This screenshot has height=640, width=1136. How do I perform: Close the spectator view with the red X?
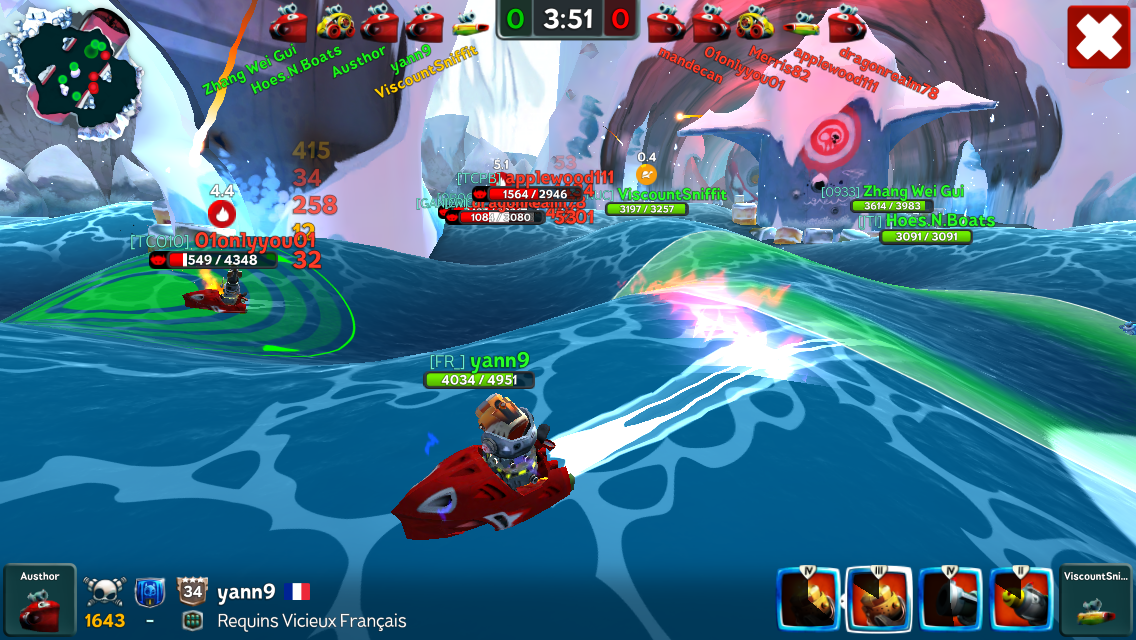pyautogui.click(x=1098, y=37)
